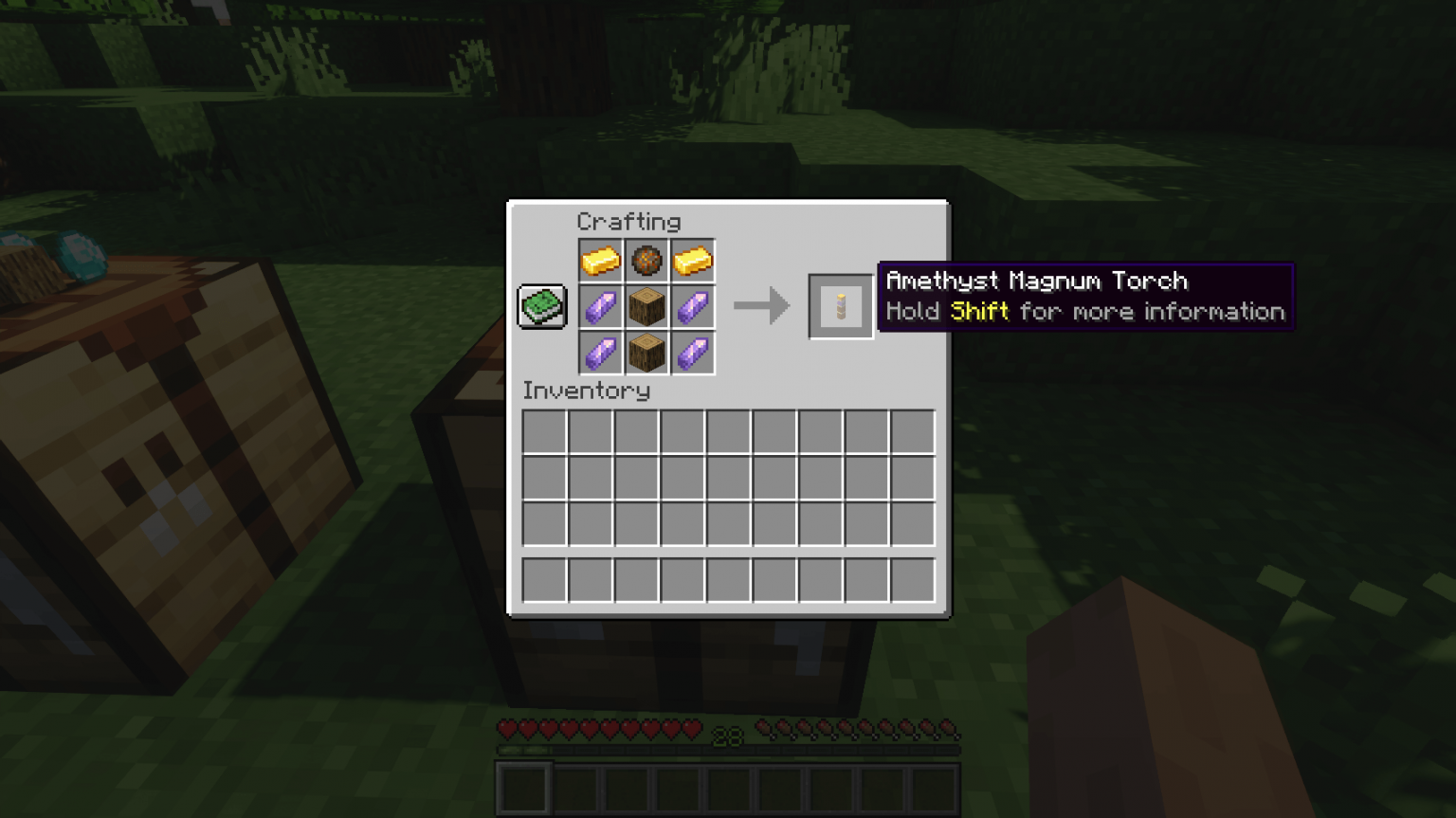The height and width of the screenshot is (818, 1456).
Task: Click the 'Hold Shift for more information' text
Action: [1084, 311]
